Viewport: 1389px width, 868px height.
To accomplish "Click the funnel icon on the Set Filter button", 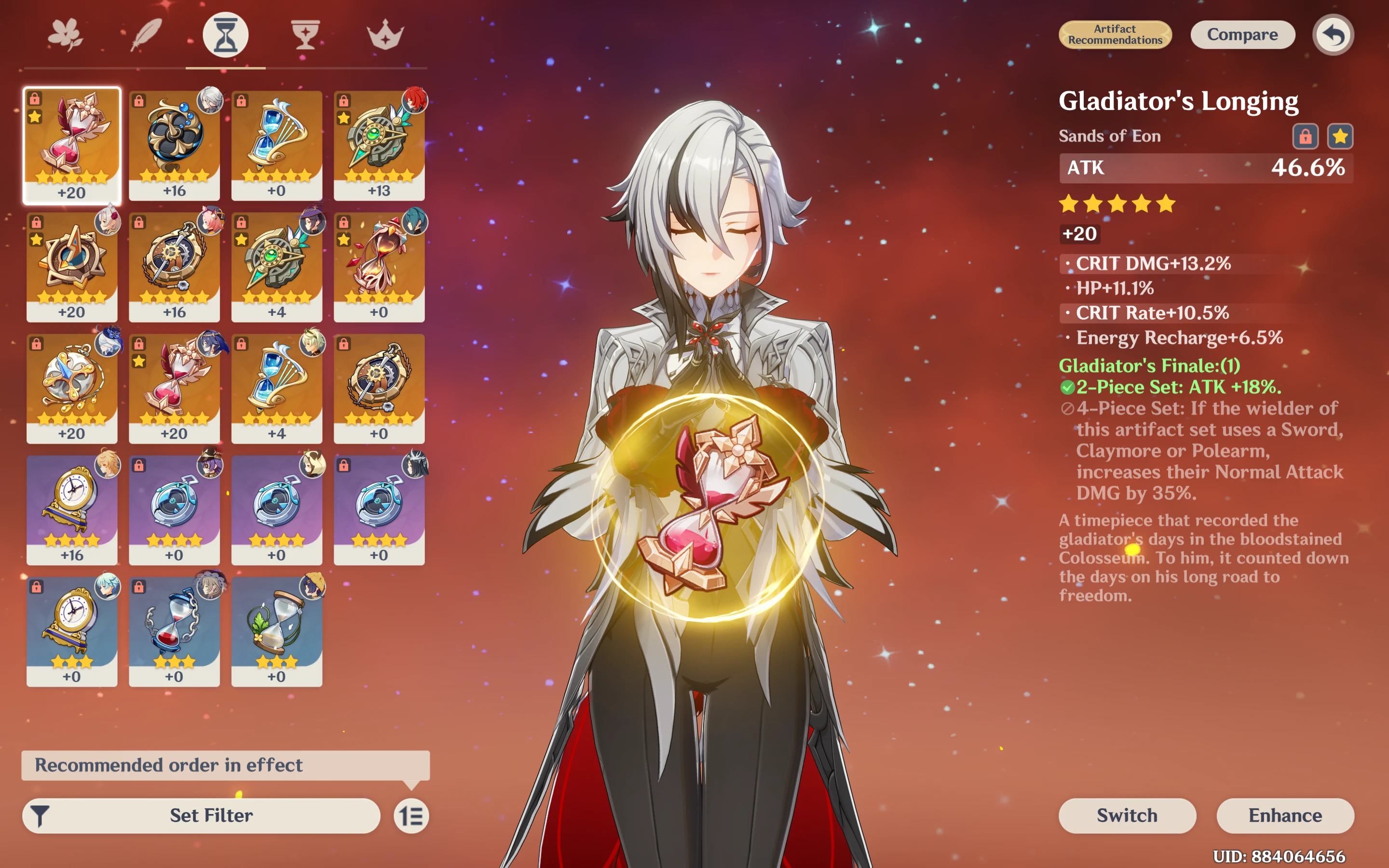I will [39, 815].
